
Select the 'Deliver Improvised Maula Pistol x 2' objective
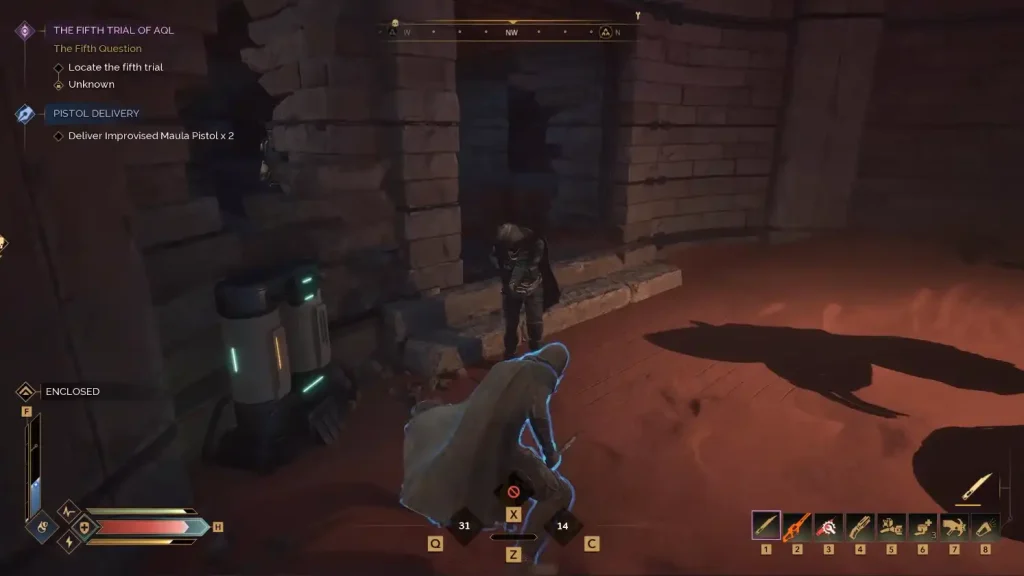[150, 136]
